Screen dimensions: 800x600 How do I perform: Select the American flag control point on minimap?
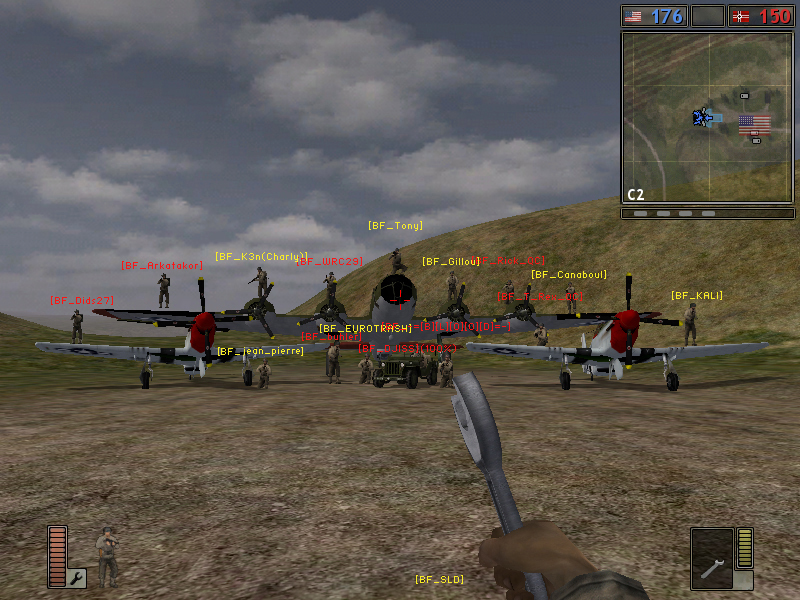[754, 124]
